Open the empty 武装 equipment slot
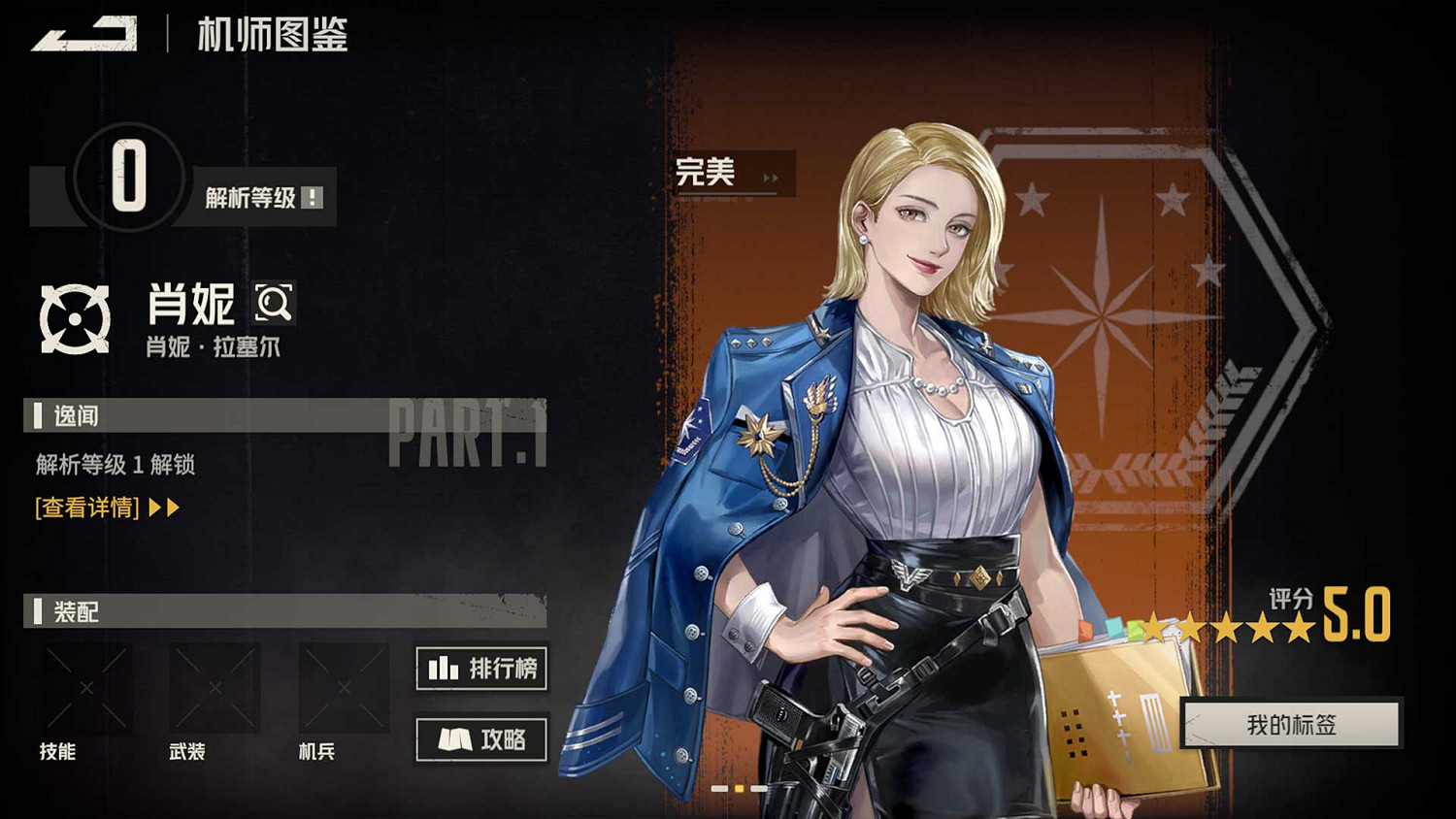The height and width of the screenshot is (819, 1456). click(x=214, y=689)
